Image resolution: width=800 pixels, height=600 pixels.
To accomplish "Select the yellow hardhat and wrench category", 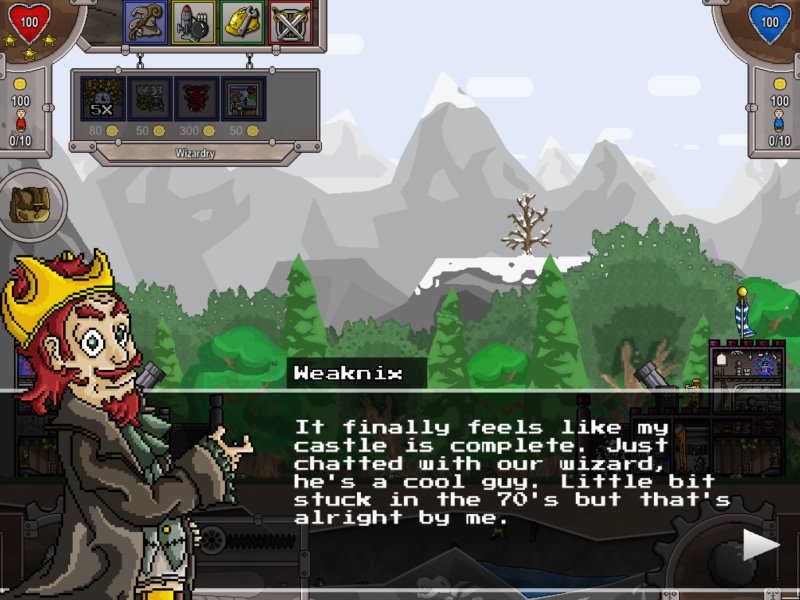I will pos(242,23).
